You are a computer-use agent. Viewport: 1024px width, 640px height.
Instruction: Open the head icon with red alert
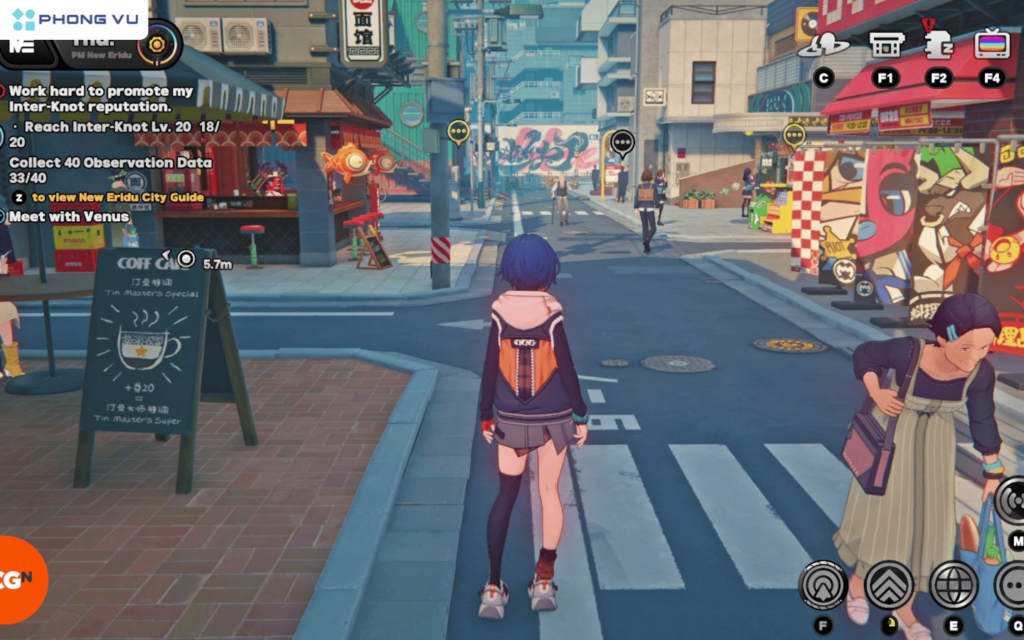[938, 44]
